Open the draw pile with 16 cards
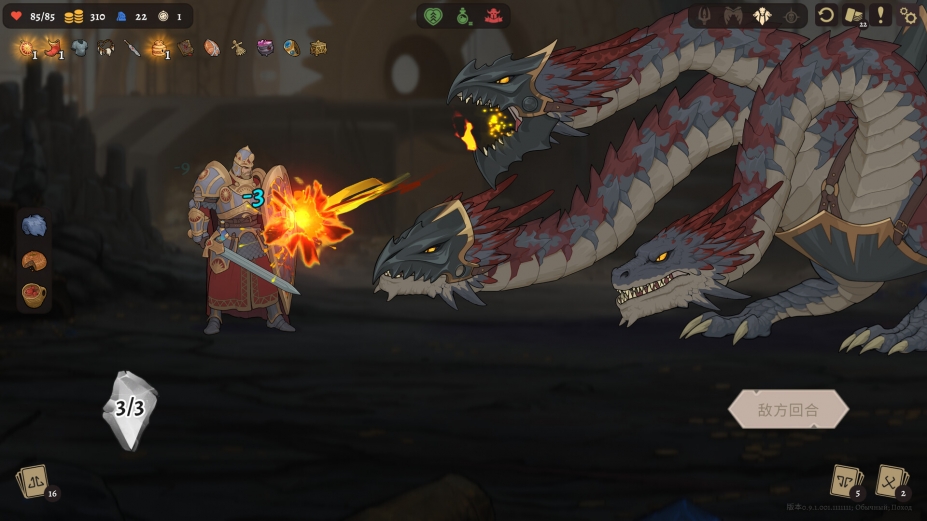Viewport: 927px width, 521px height. coord(34,482)
